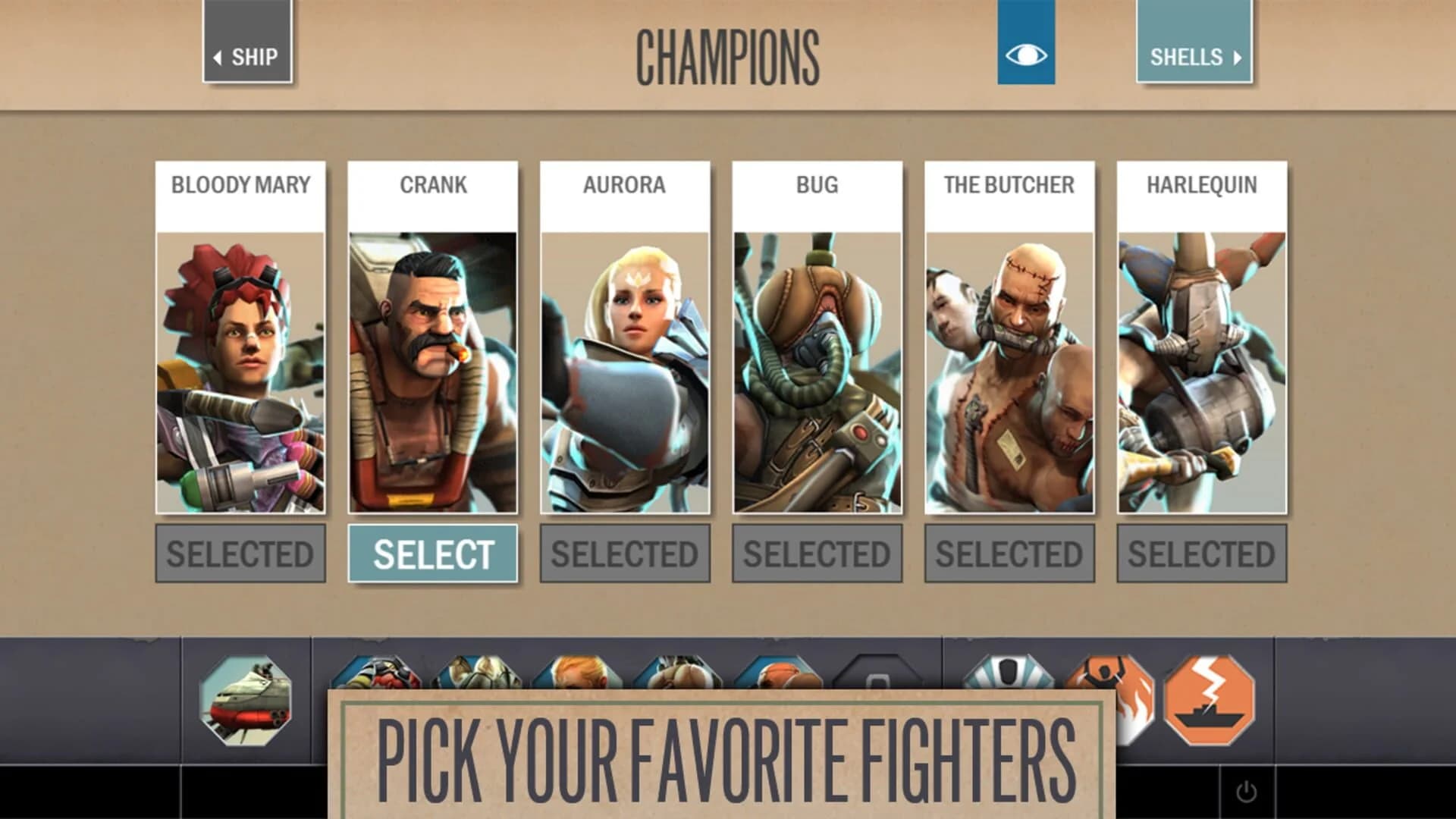The width and height of the screenshot is (1456, 819).
Task: Click HARLEQUIN's SELECTED button
Action: [x=1199, y=553]
